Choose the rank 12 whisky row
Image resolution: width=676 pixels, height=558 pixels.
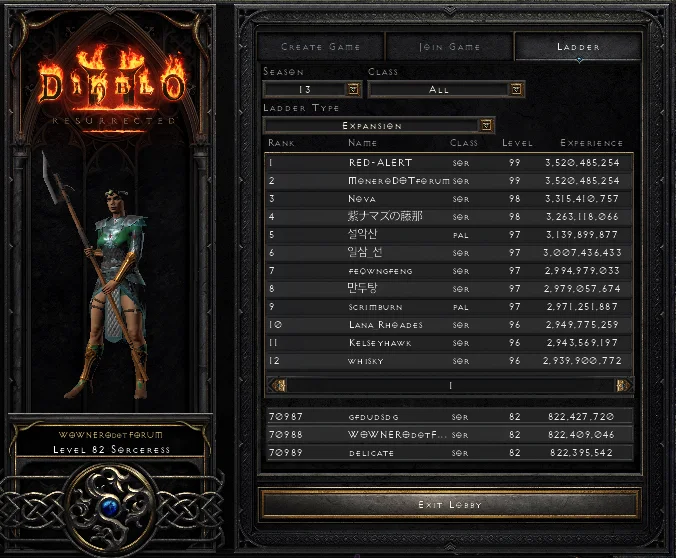point(449,361)
